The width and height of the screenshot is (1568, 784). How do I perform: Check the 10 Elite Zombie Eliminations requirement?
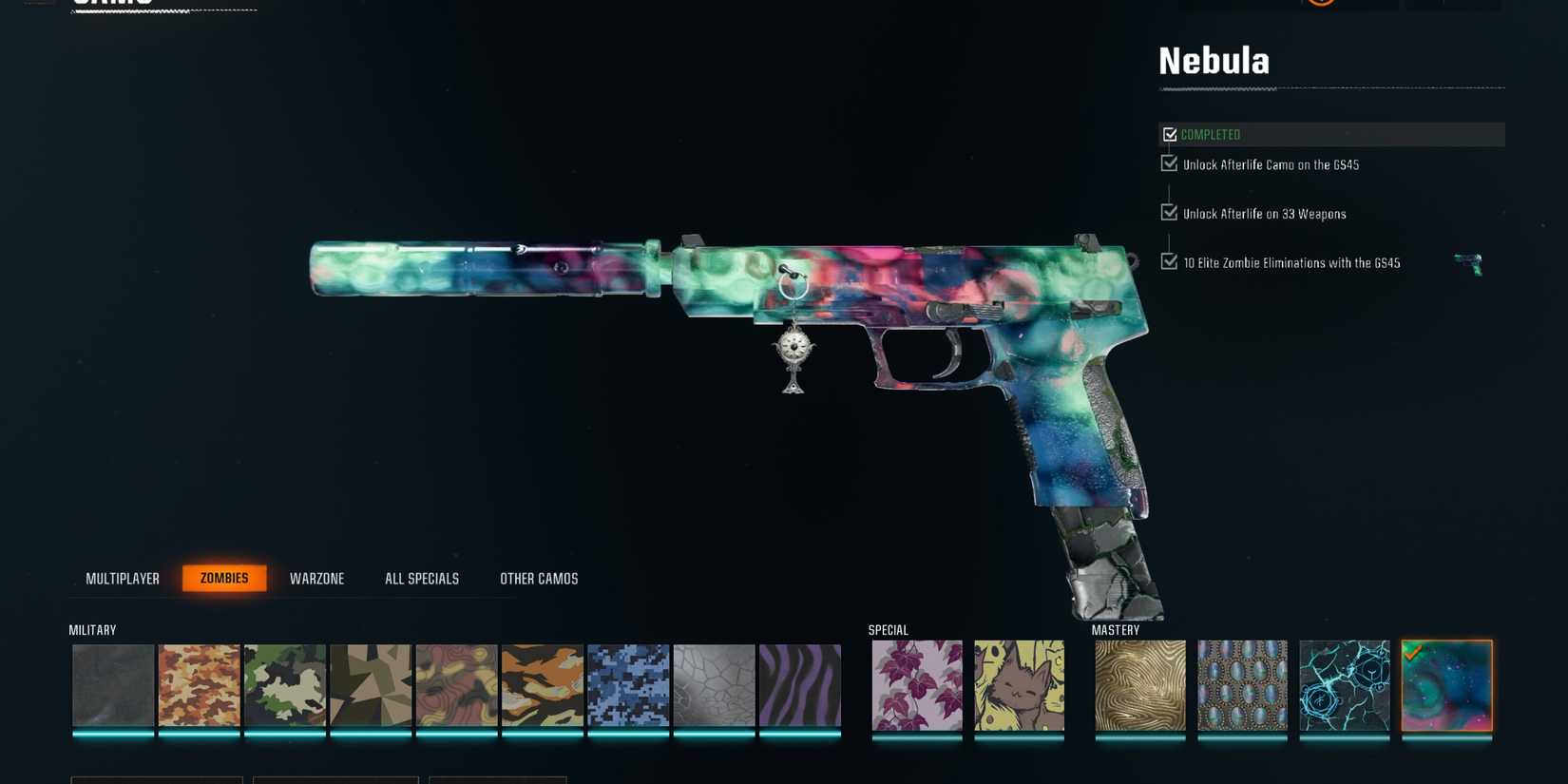click(1170, 262)
